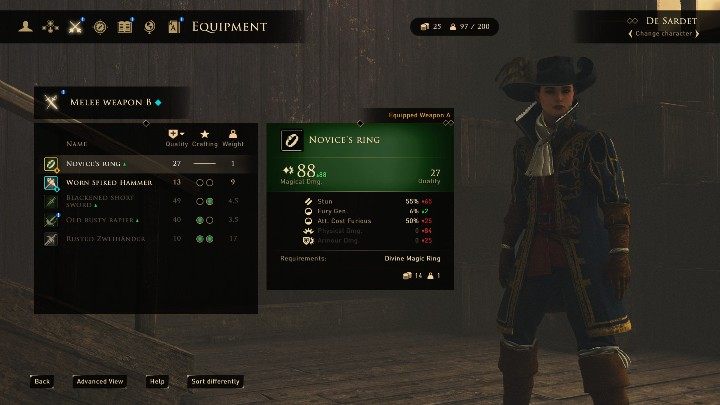Select the crossed swords equipment tab
Image resolution: width=720 pixels, height=405 pixels.
point(75,27)
